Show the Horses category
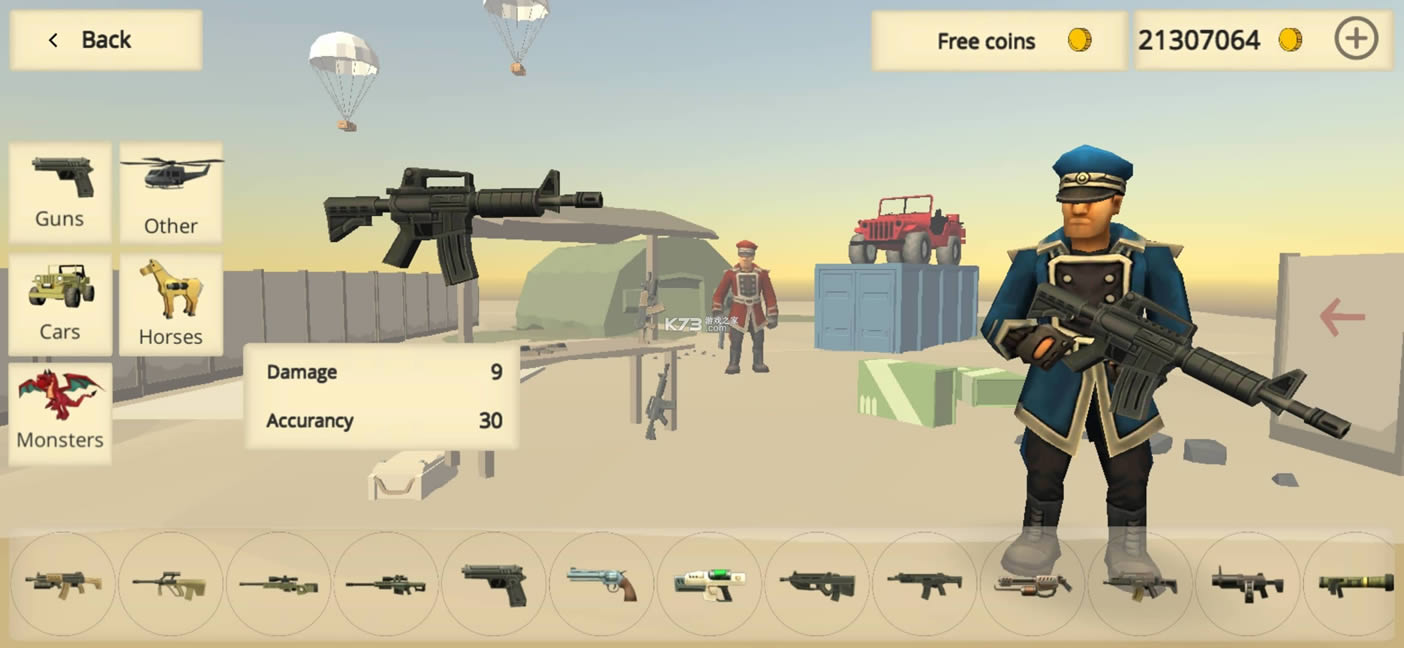 pyautogui.click(x=171, y=304)
